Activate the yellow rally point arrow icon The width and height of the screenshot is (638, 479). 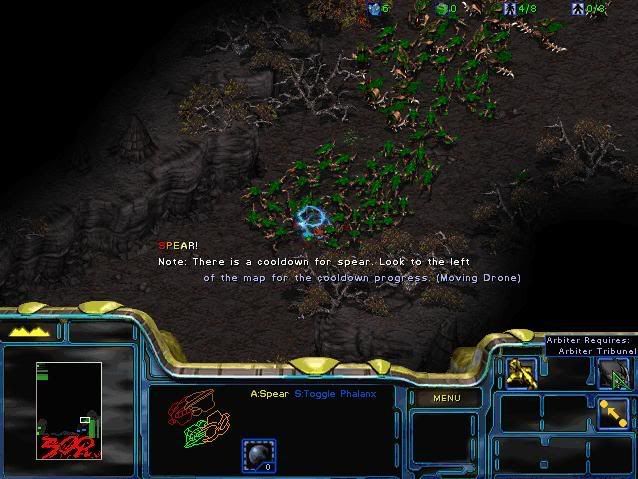[x=612, y=412]
